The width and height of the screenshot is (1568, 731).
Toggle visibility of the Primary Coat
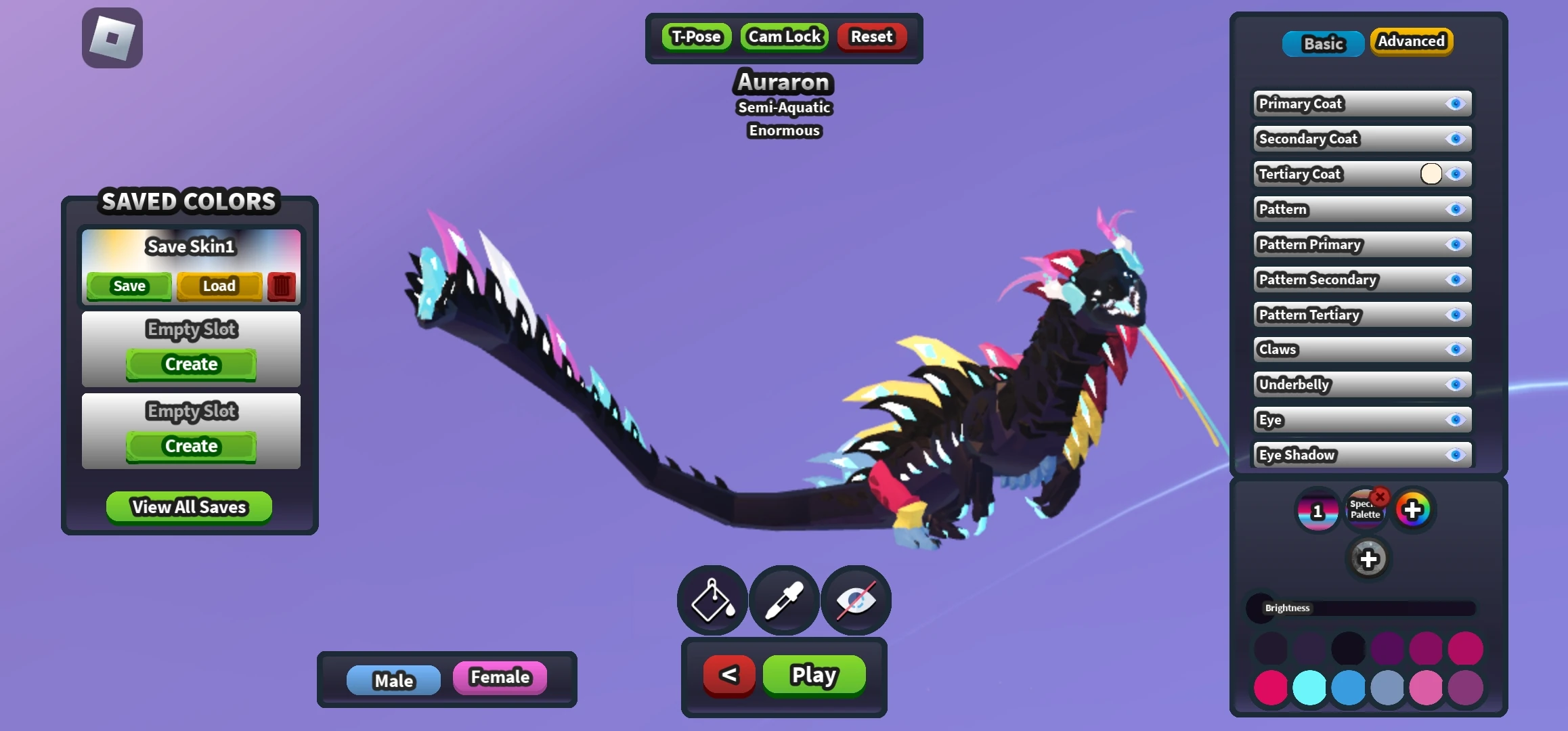click(x=1455, y=104)
